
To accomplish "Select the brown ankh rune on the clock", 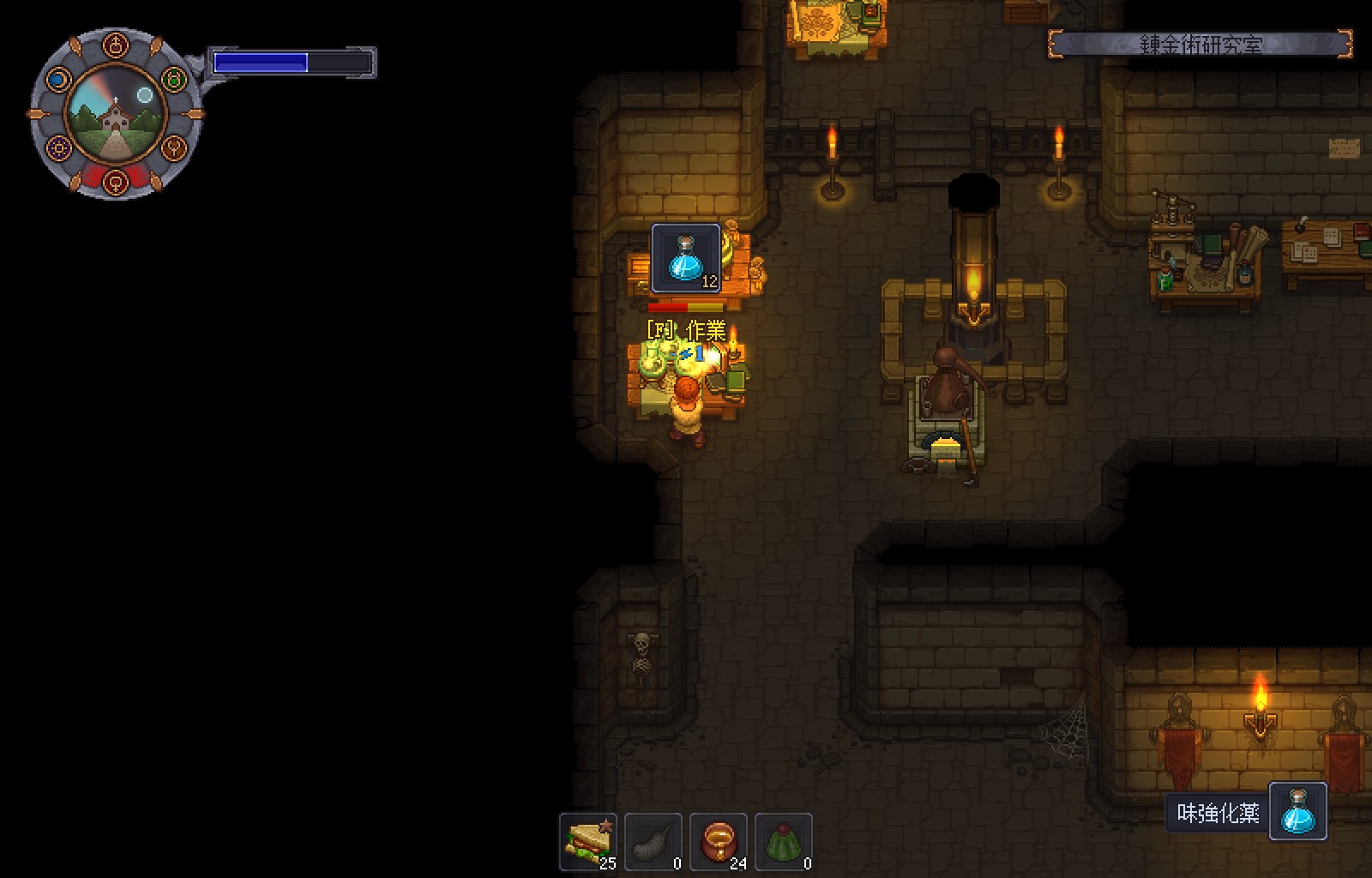I will (x=172, y=148).
